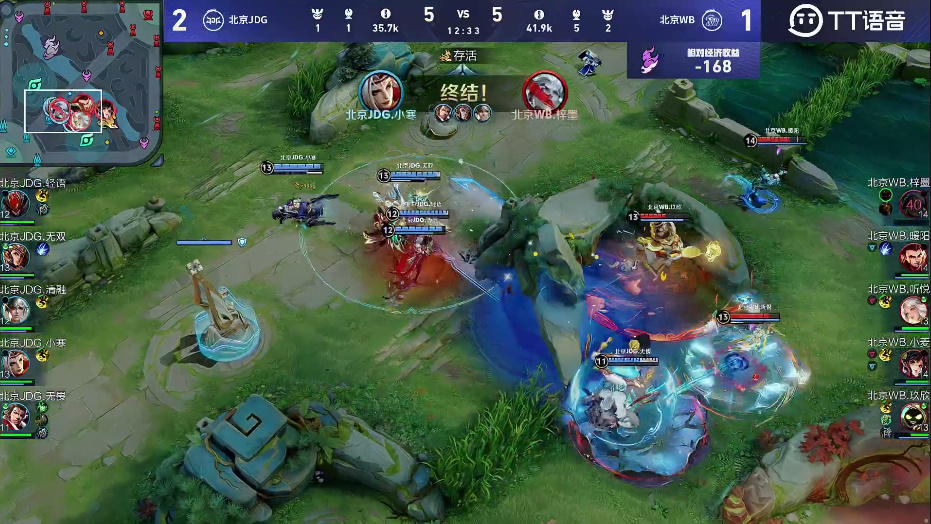
Task: Click the slain 梓墨 portrait in kill banner
Action: [543, 92]
